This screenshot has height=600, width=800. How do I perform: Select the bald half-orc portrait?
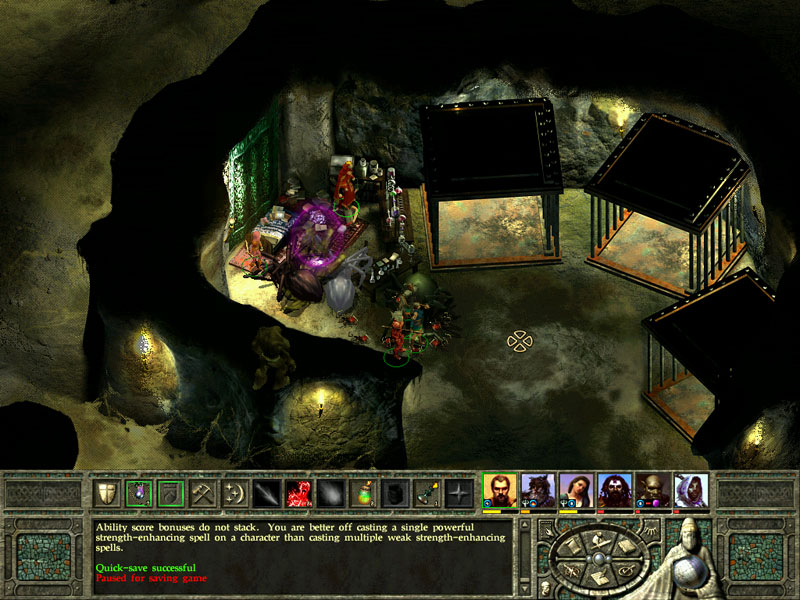pyautogui.click(x=653, y=490)
